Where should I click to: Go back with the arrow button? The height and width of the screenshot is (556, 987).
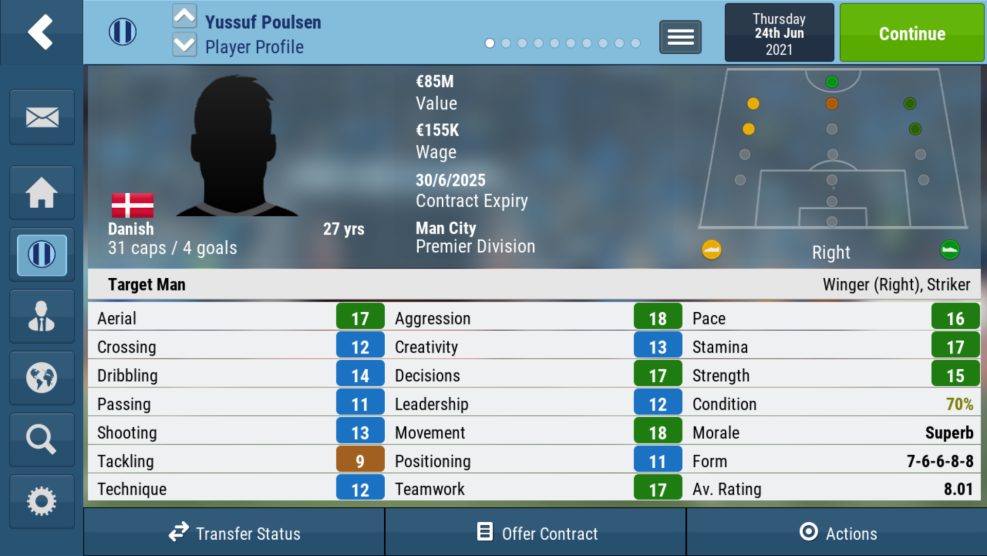(40, 32)
